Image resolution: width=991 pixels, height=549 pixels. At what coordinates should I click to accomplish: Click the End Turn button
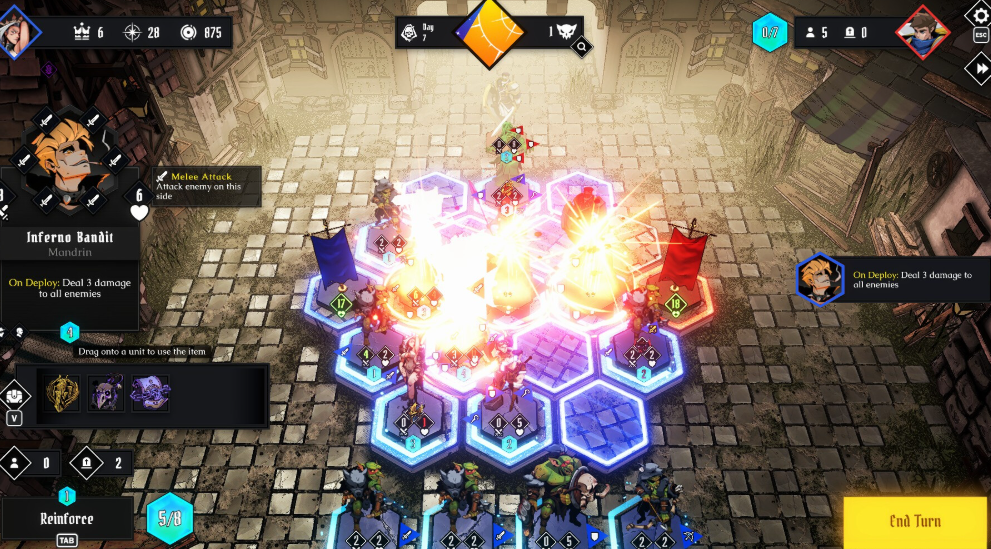(x=915, y=521)
